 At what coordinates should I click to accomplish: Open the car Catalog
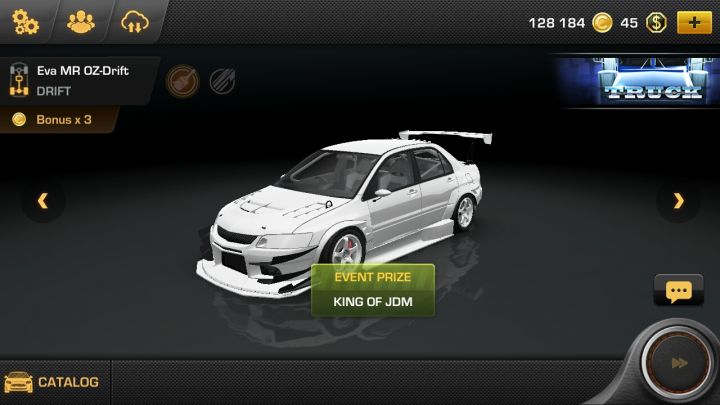click(x=53, y=382)
